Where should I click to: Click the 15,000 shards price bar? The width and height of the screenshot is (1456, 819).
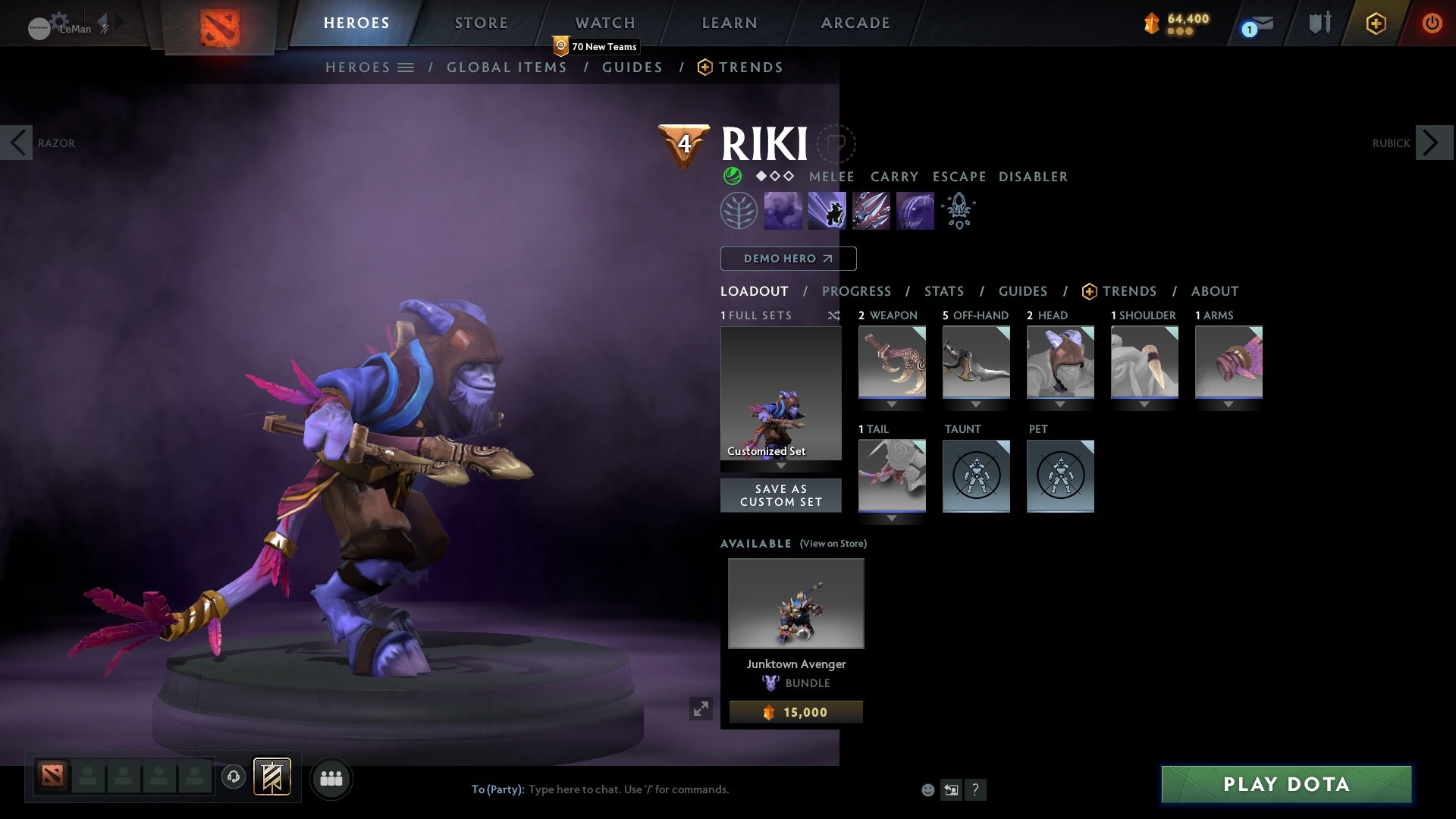coord(795,711)
